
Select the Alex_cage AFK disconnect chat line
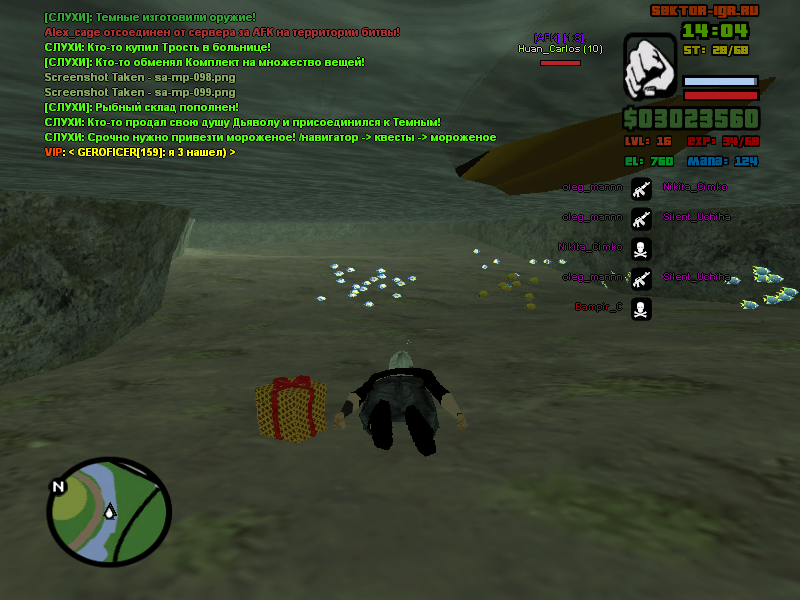coord(222,32)
